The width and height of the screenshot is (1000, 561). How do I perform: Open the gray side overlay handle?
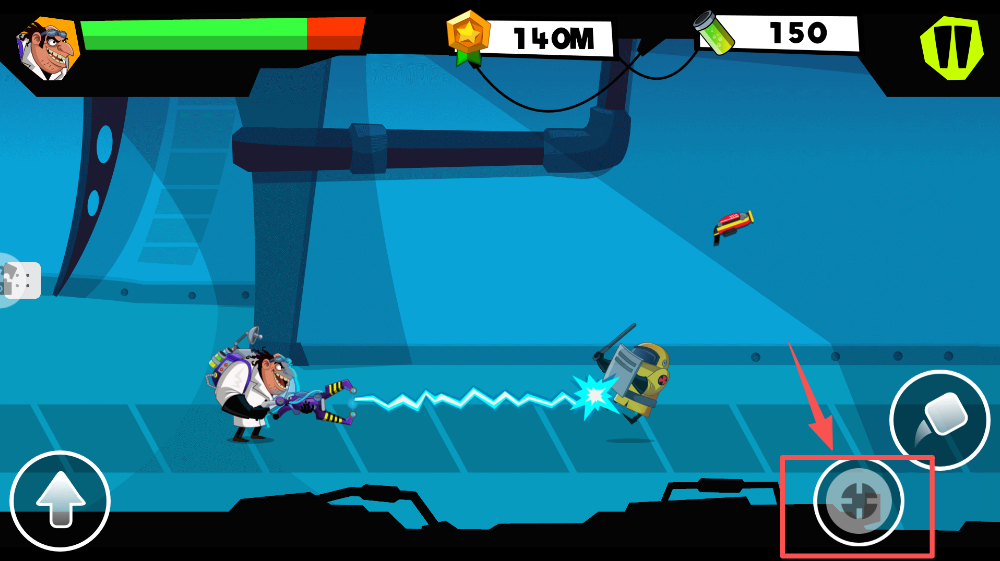[x=20, y=280]
